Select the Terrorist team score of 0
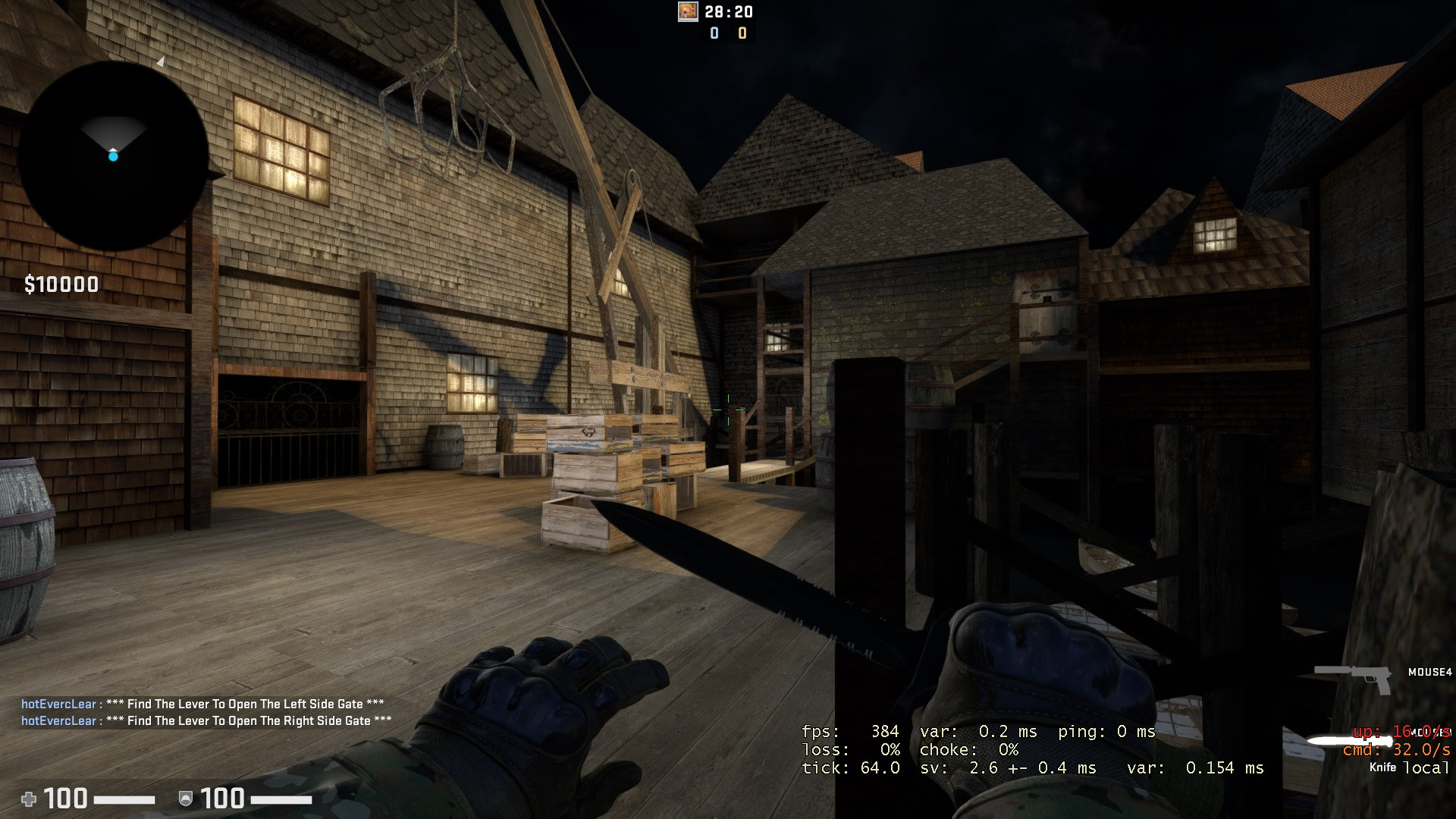This screenshot has height=819, width=1456. point(741,33)
